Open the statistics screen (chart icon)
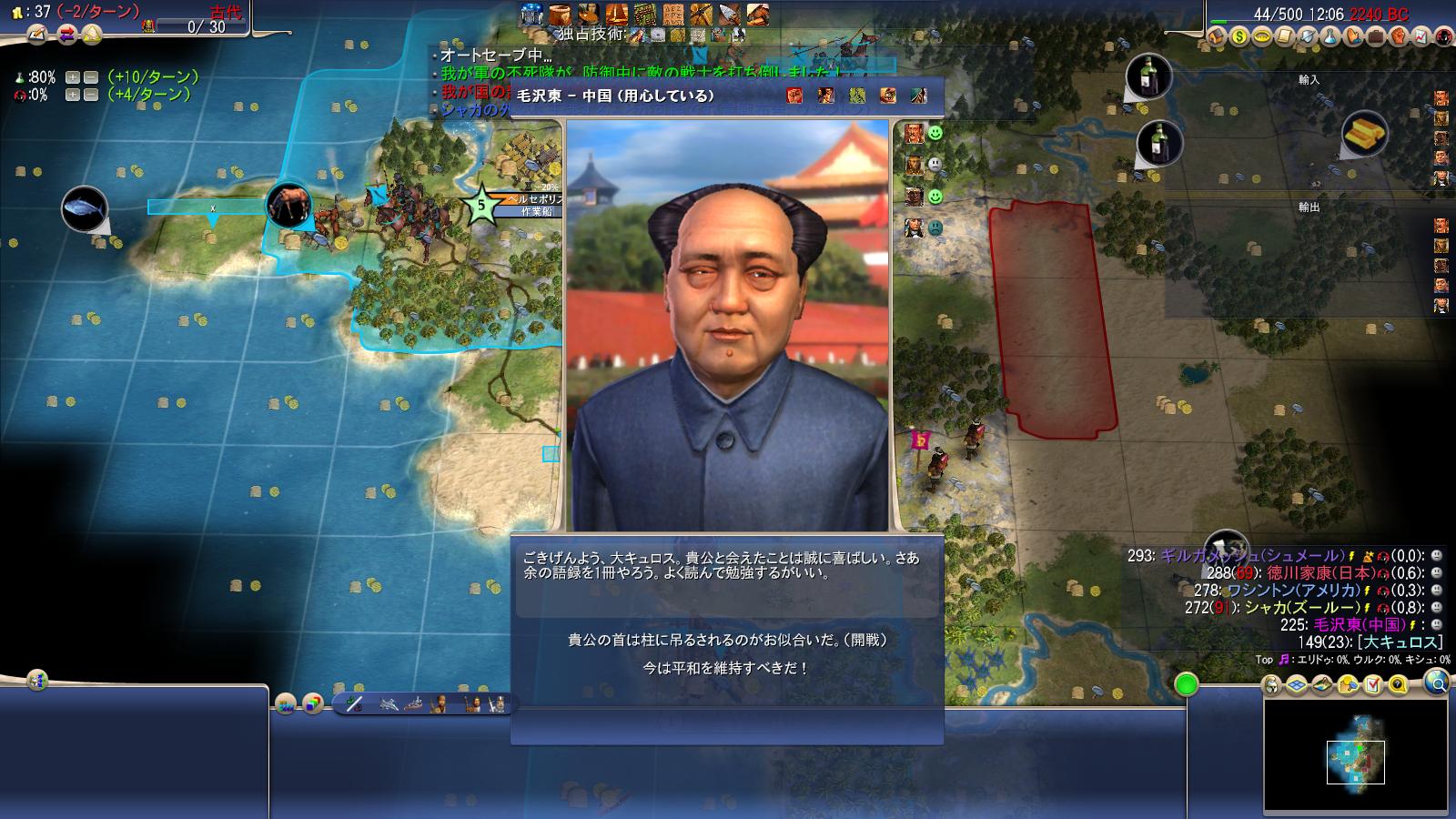The height and width of the screenshot is (819, 1456). tap(1421, 36)
